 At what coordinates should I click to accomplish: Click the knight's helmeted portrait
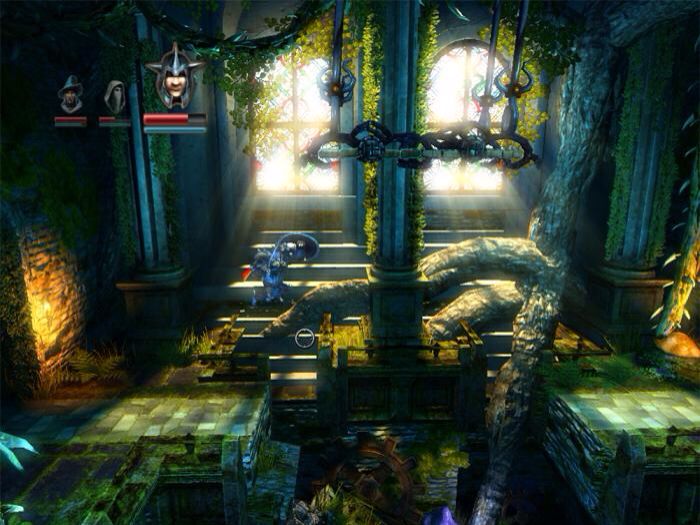(x=174, y=80)
